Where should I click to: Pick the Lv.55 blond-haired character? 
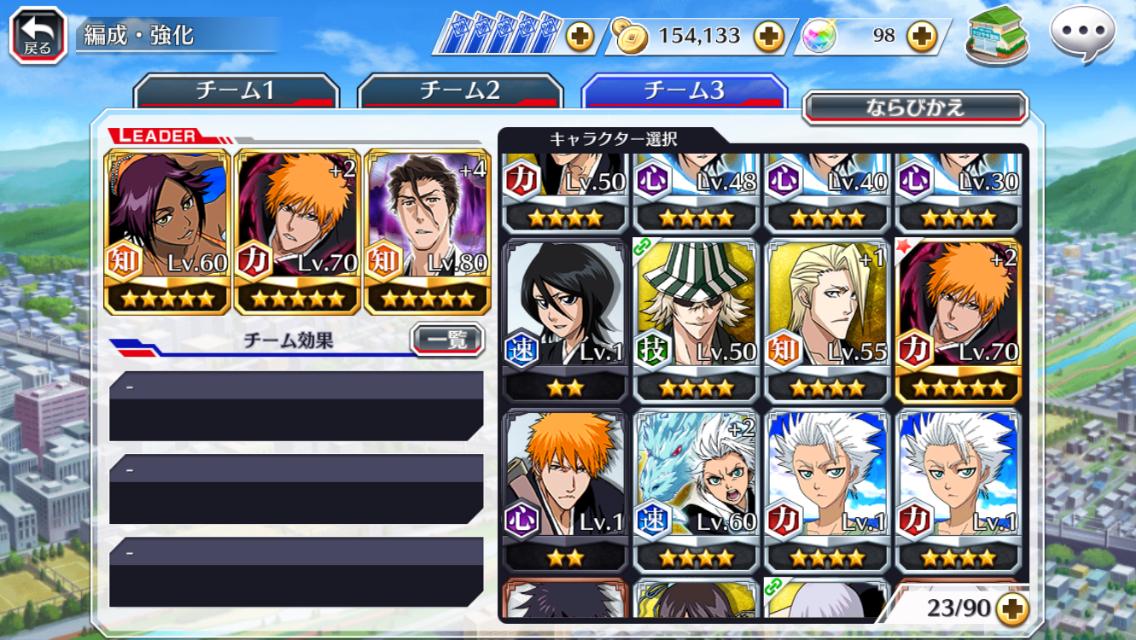coord(827,320)
